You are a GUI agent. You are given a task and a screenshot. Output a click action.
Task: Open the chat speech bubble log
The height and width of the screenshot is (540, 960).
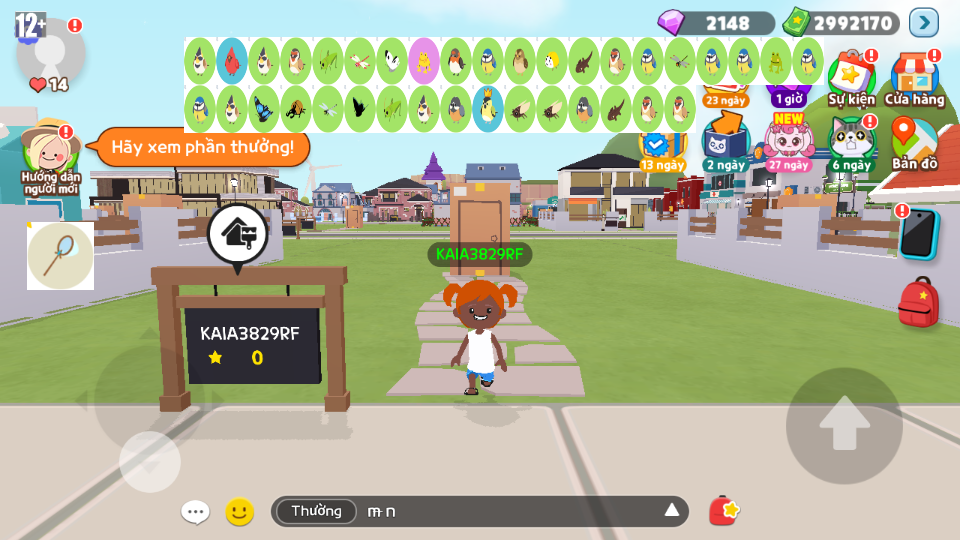[x=195, y=512]
